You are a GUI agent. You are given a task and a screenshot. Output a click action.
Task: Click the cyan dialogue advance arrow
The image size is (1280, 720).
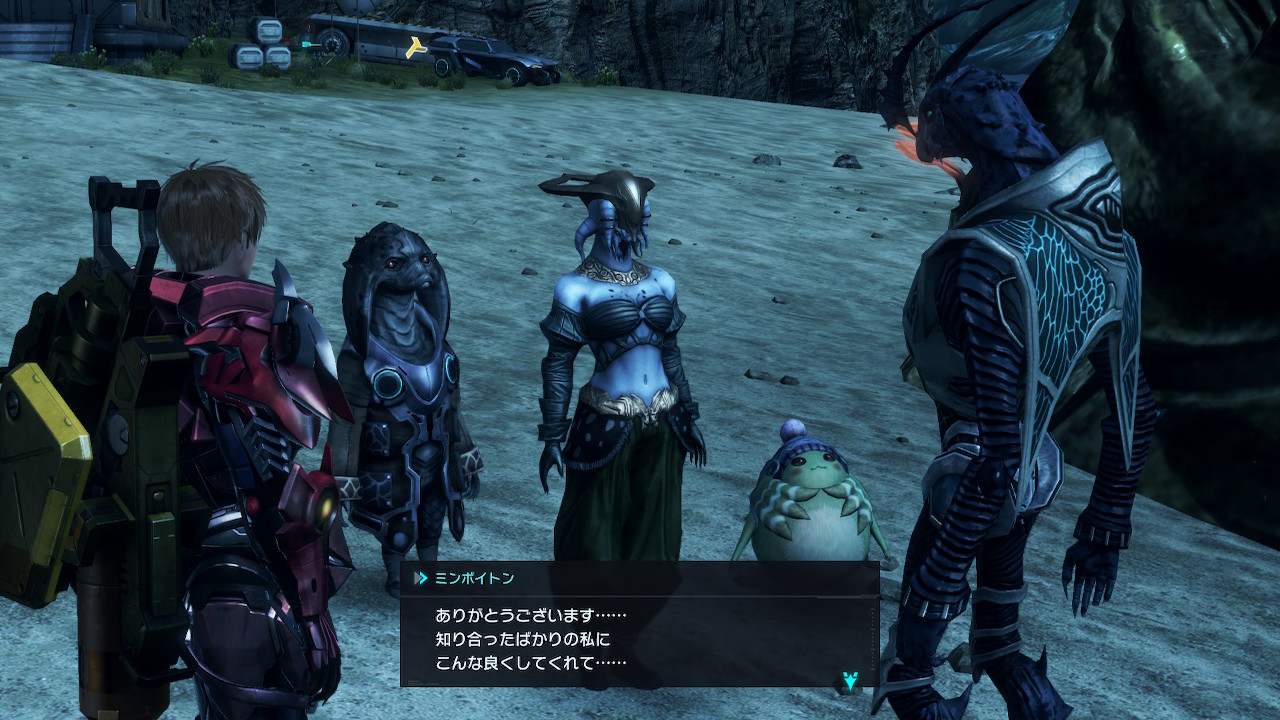pos(847,682)
